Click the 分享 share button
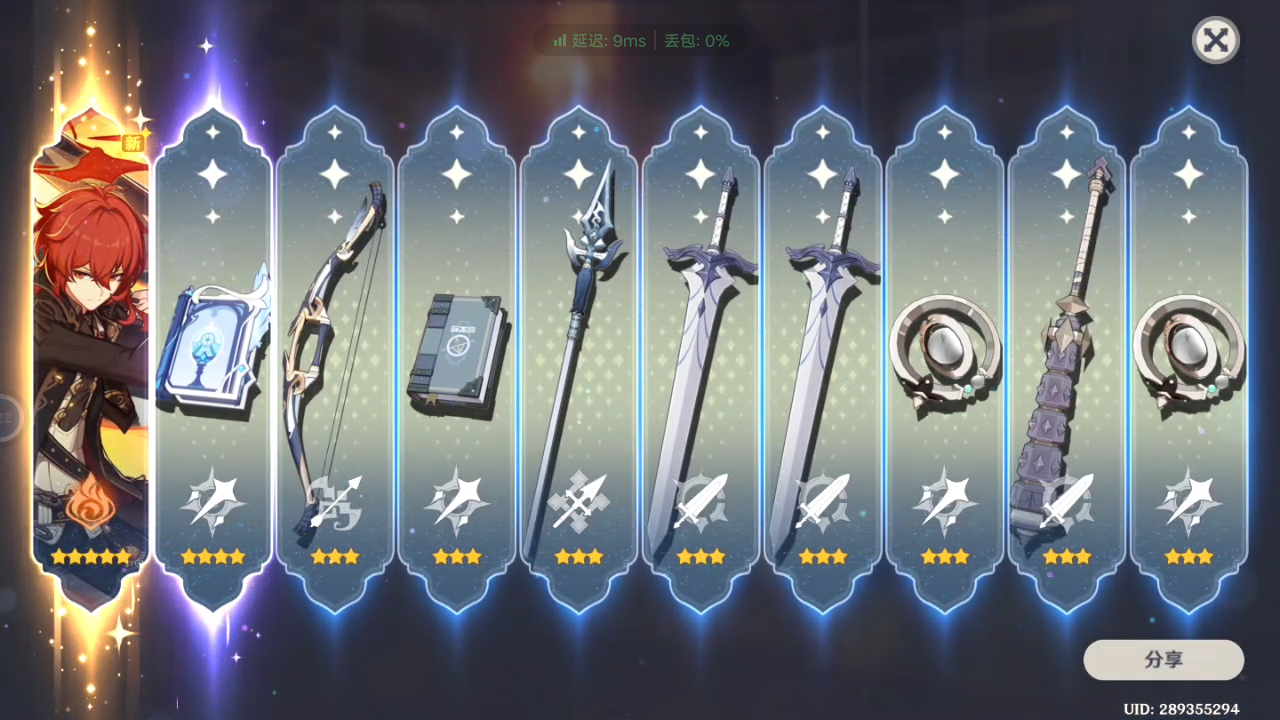 (x=1163, y=660)
